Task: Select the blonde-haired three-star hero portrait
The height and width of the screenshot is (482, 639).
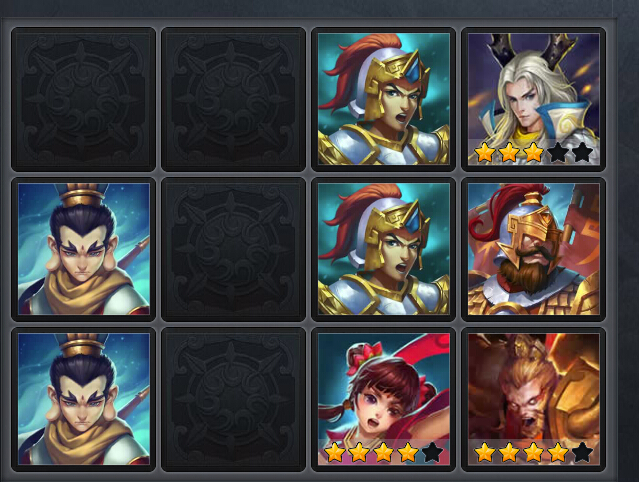Action: point(533,98)
